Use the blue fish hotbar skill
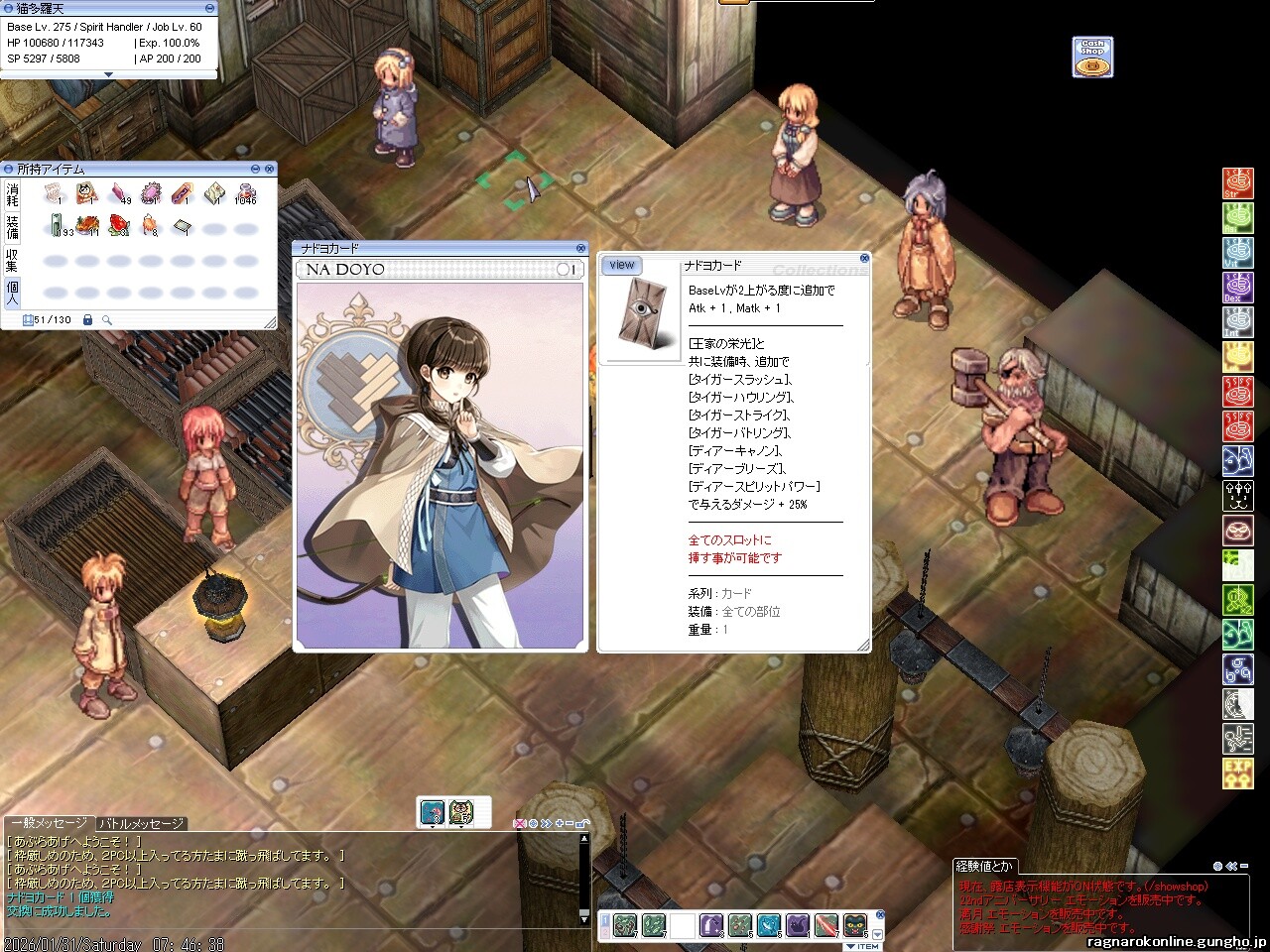Image resolution: width=1270 pixels, height=952 pixels. point(769,926)
